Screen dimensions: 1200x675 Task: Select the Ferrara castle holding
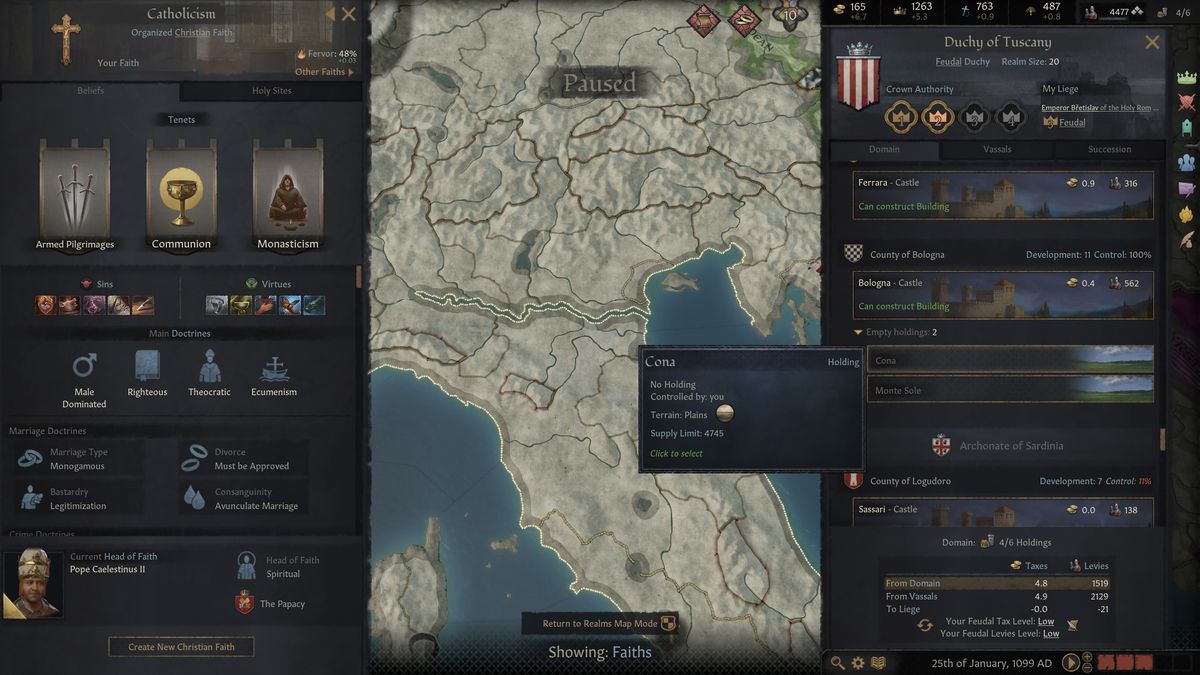click(x=1003, y=195)
